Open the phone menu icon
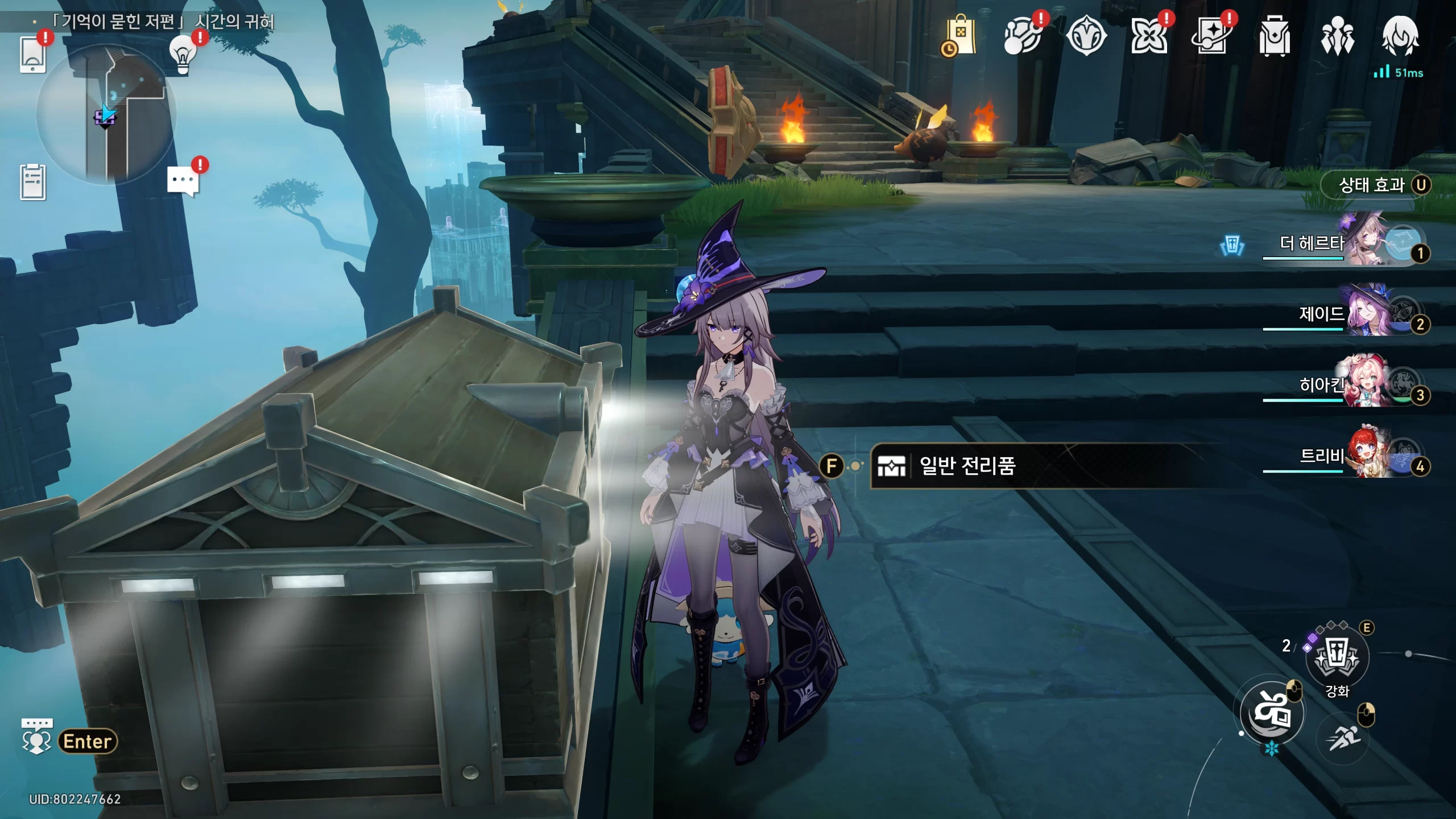 click(x=32, y=54)
